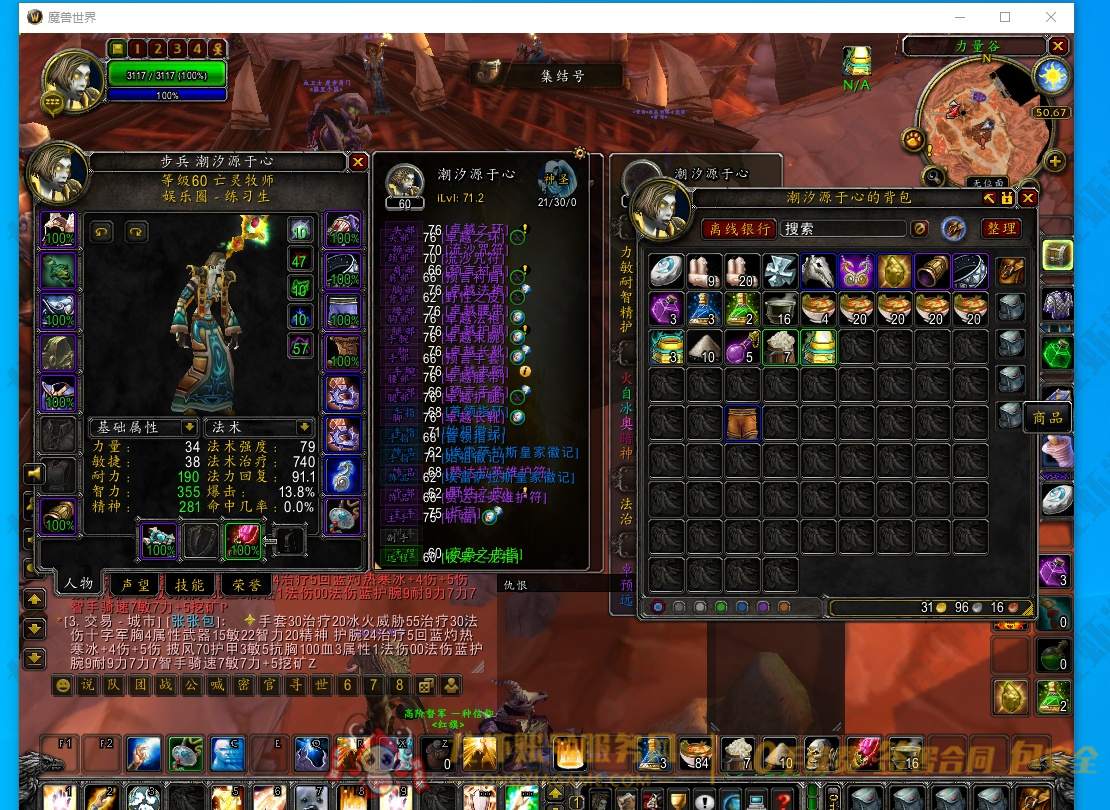Click the 离线银行 offline bank button
1110x810 pixels.
(x=738, y=229)
